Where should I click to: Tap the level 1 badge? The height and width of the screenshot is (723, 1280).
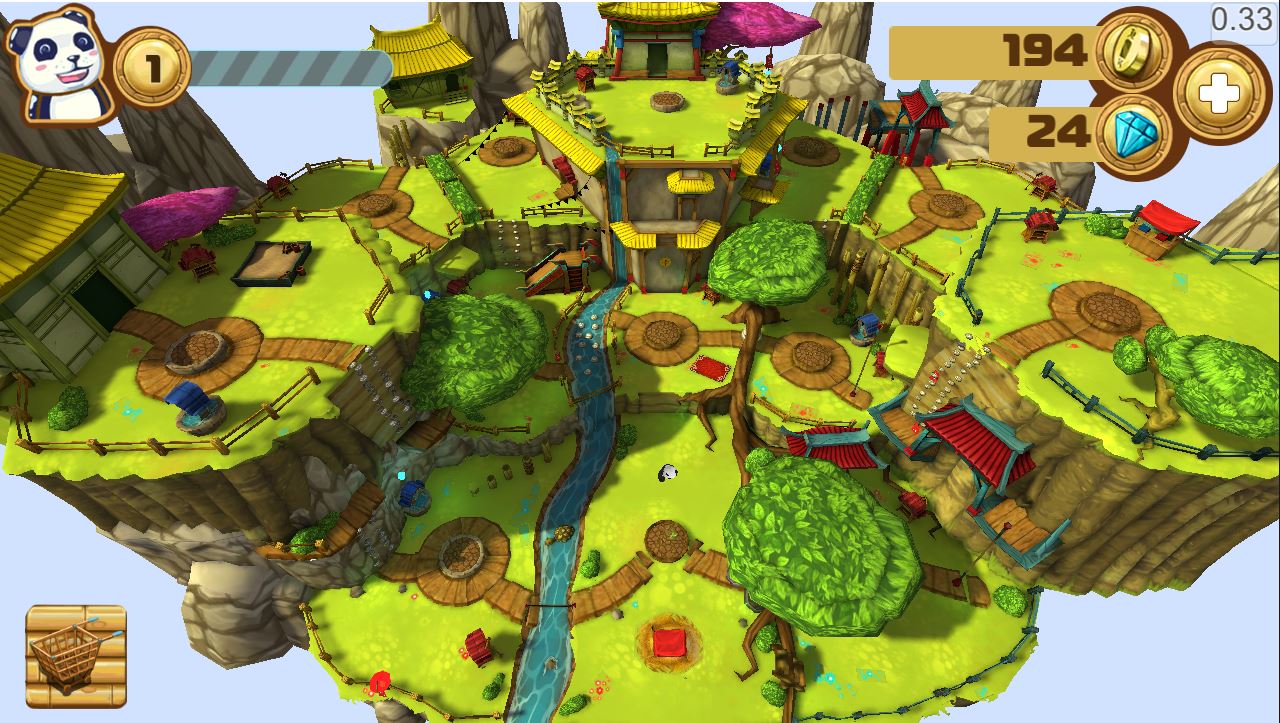click(152, 68)
